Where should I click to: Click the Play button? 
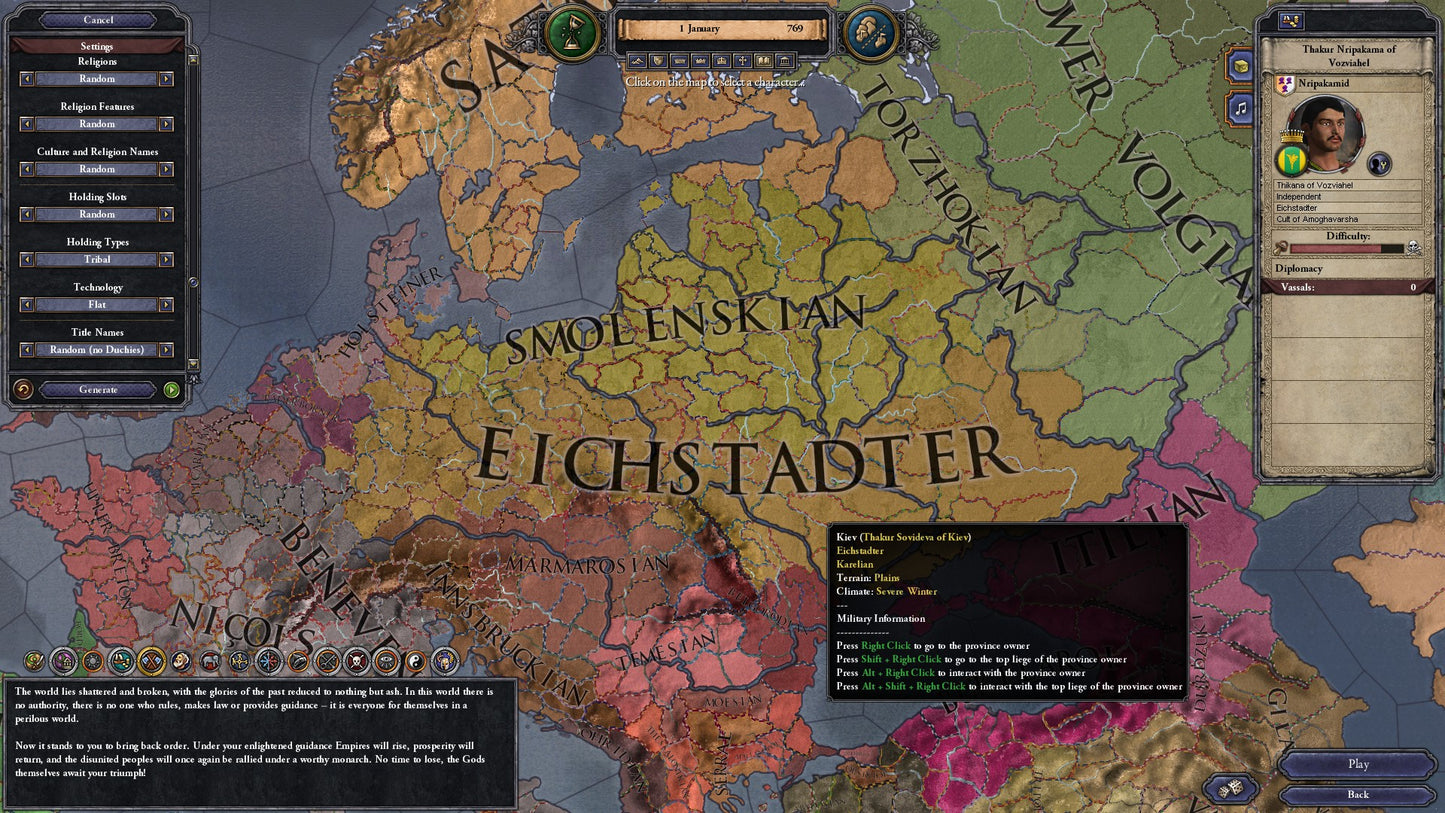[1357, 764]
